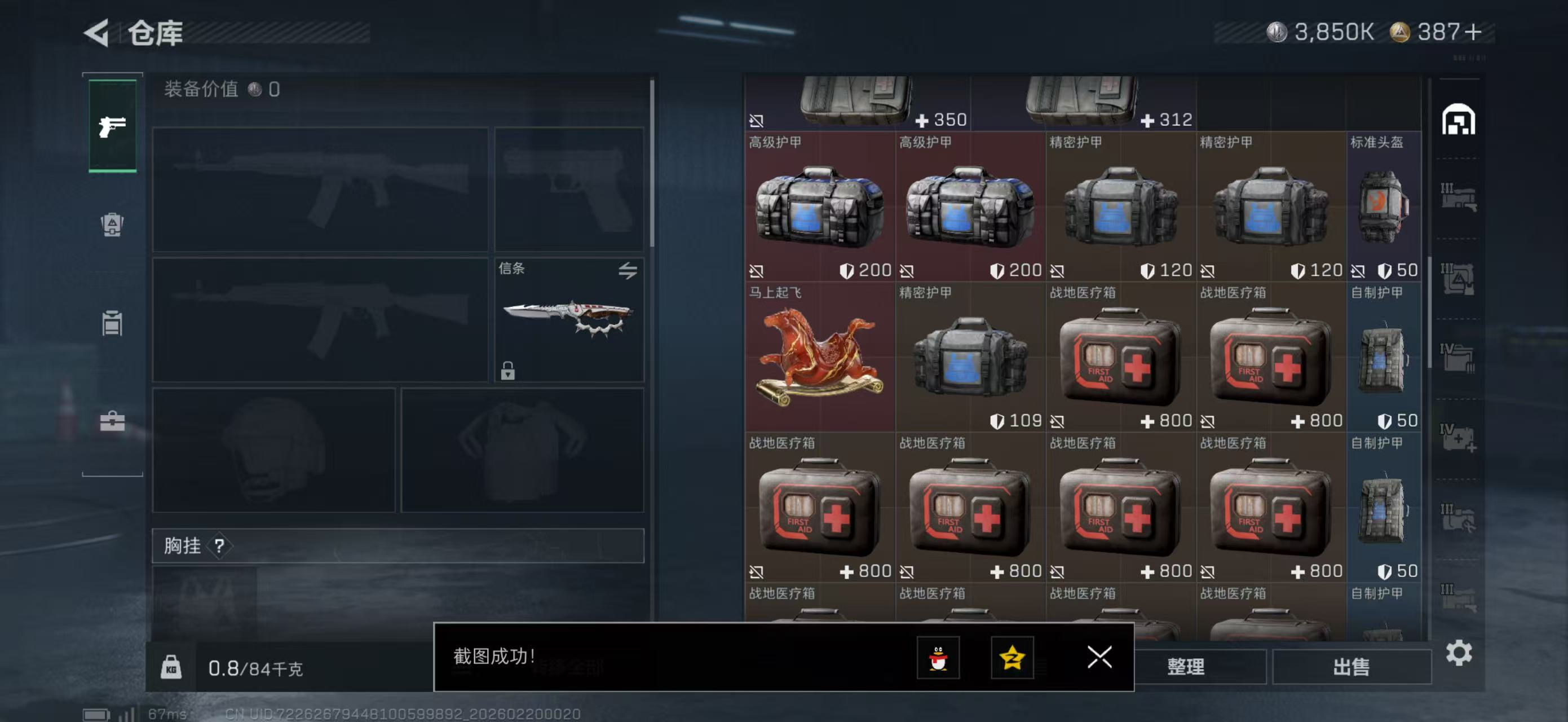Screen dimensions: 1568x722
Task: Tap the 出售 button to sell items
Action: (1353, 667)
